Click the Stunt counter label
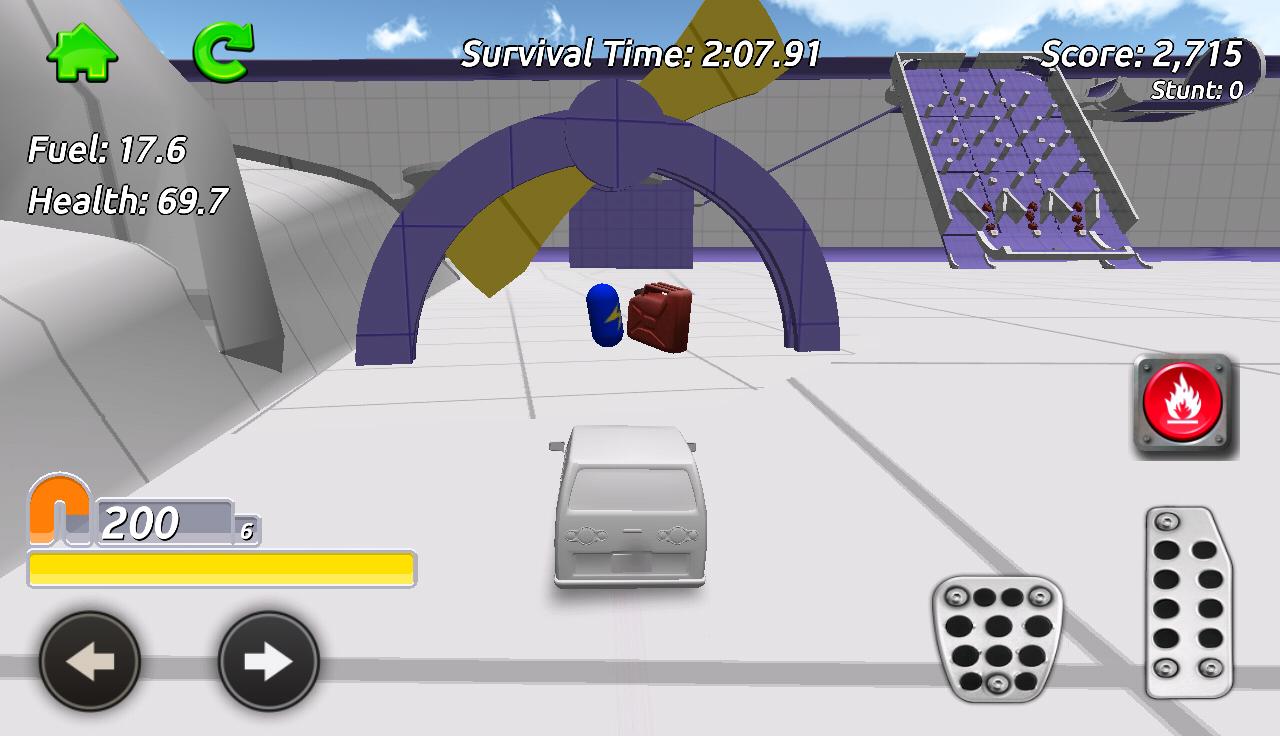The height and width of the screenshot is (736, 1280). point(1197,90)
